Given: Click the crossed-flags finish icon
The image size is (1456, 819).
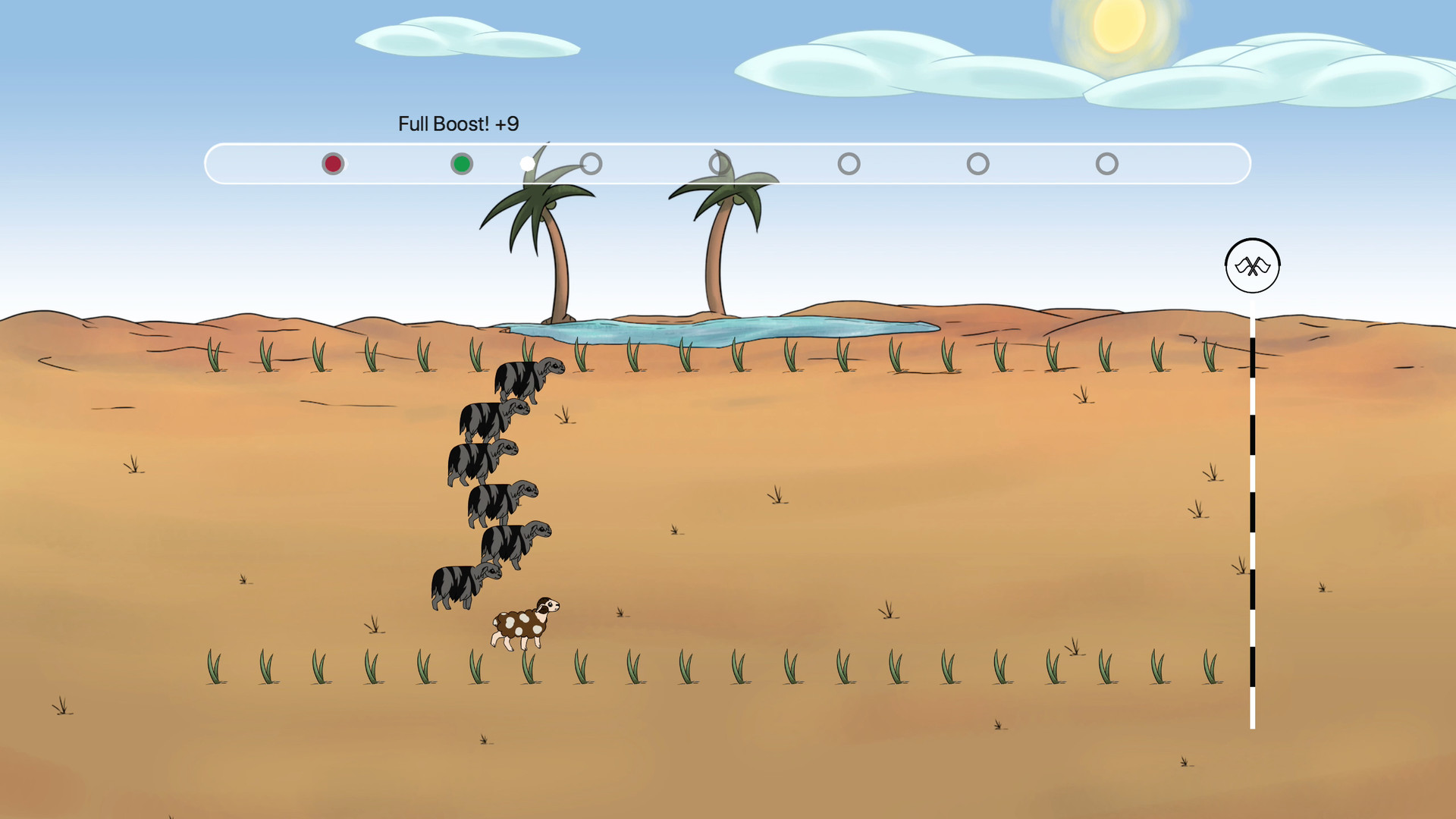Looking at the screenshot, I should coord(1251,265).
